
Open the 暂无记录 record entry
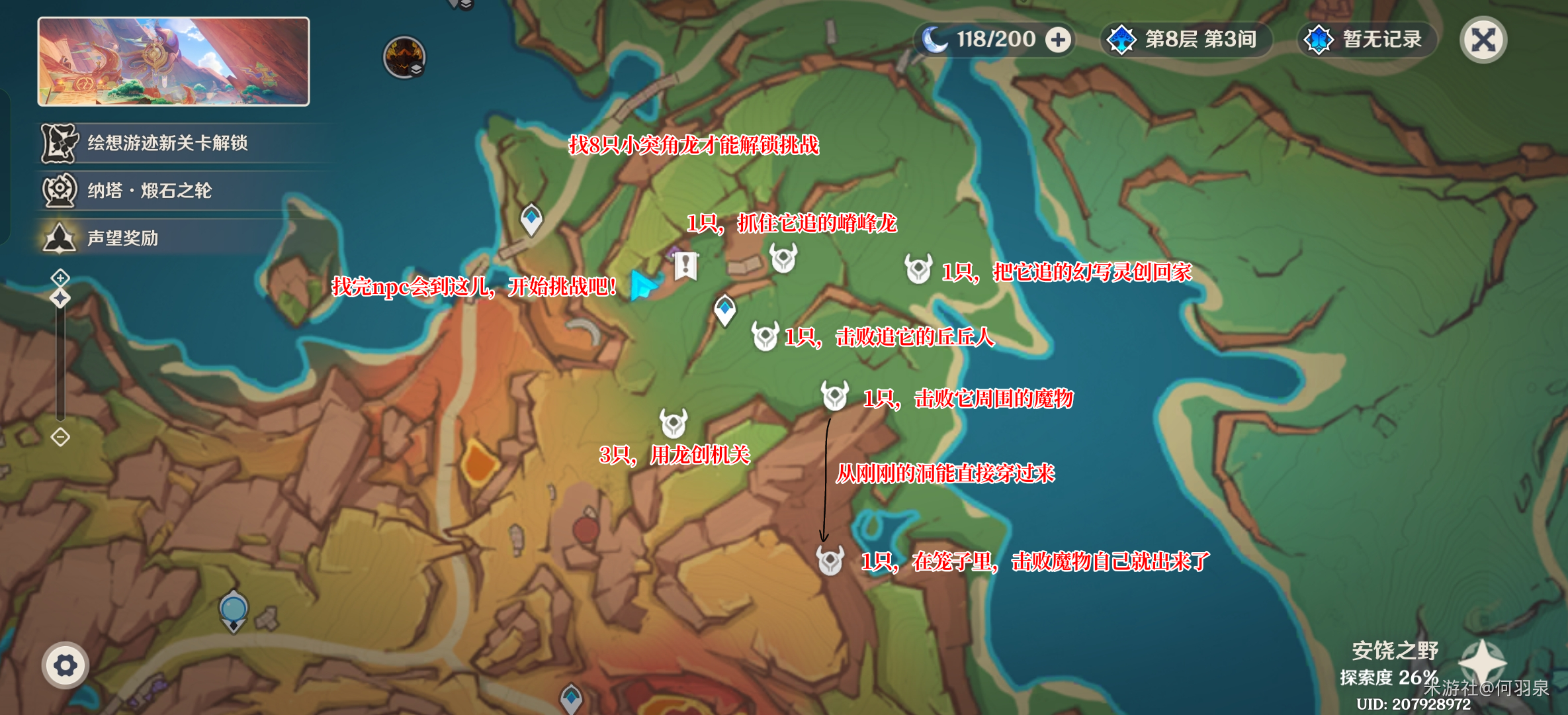1367,40
